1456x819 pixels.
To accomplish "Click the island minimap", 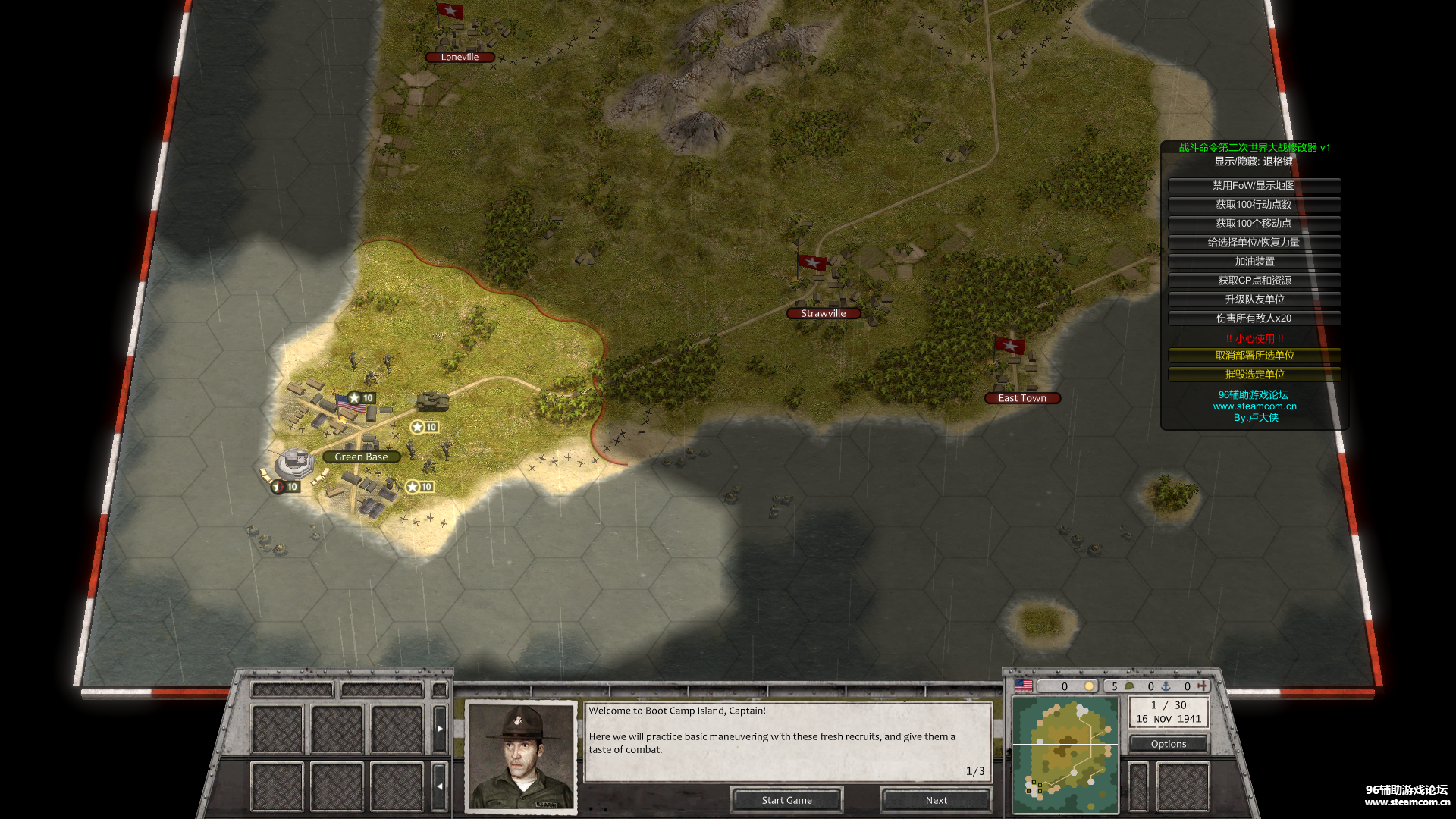I will click(1065, 755).
